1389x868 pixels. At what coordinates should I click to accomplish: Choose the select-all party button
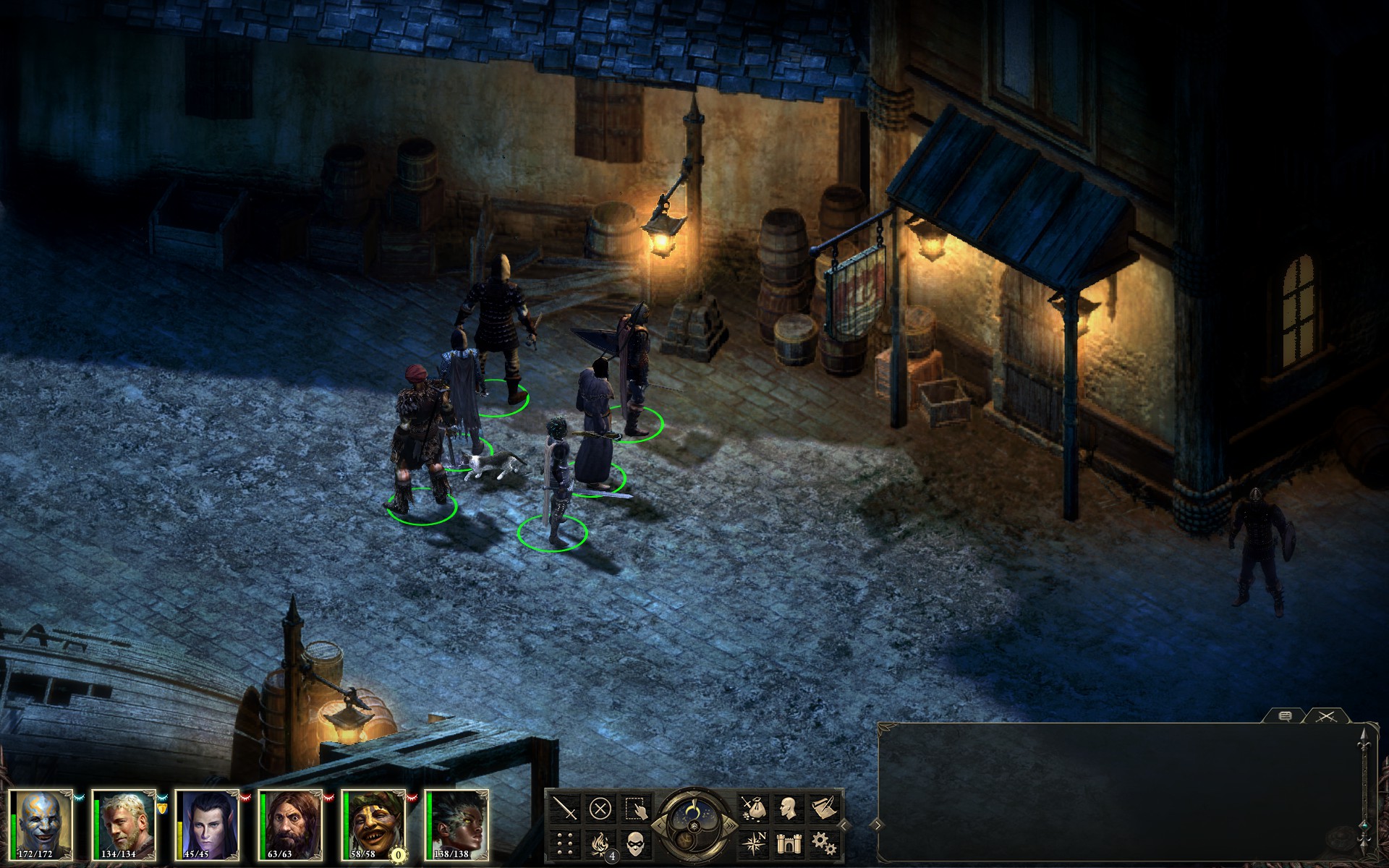[634, 808]
